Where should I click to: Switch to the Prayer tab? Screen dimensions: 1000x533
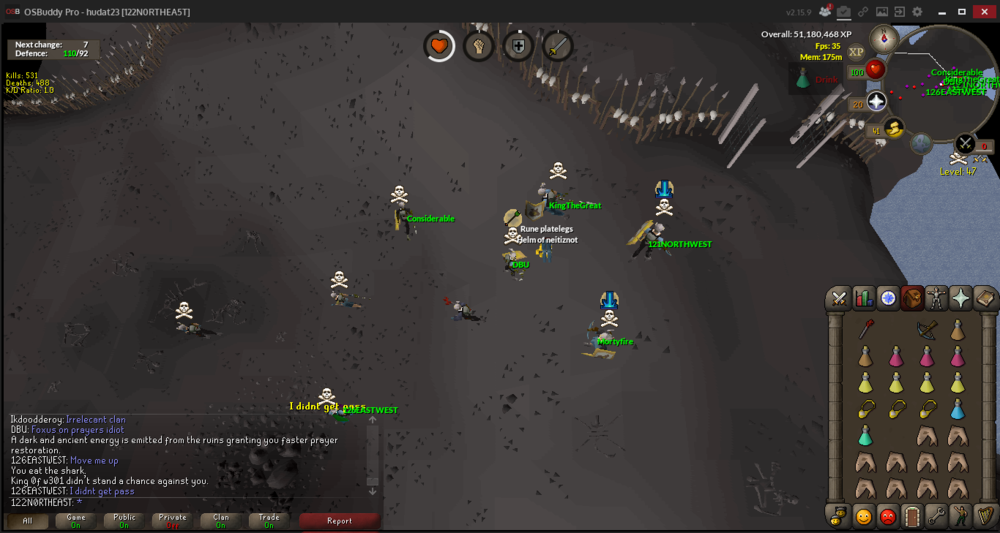(960, 298)
